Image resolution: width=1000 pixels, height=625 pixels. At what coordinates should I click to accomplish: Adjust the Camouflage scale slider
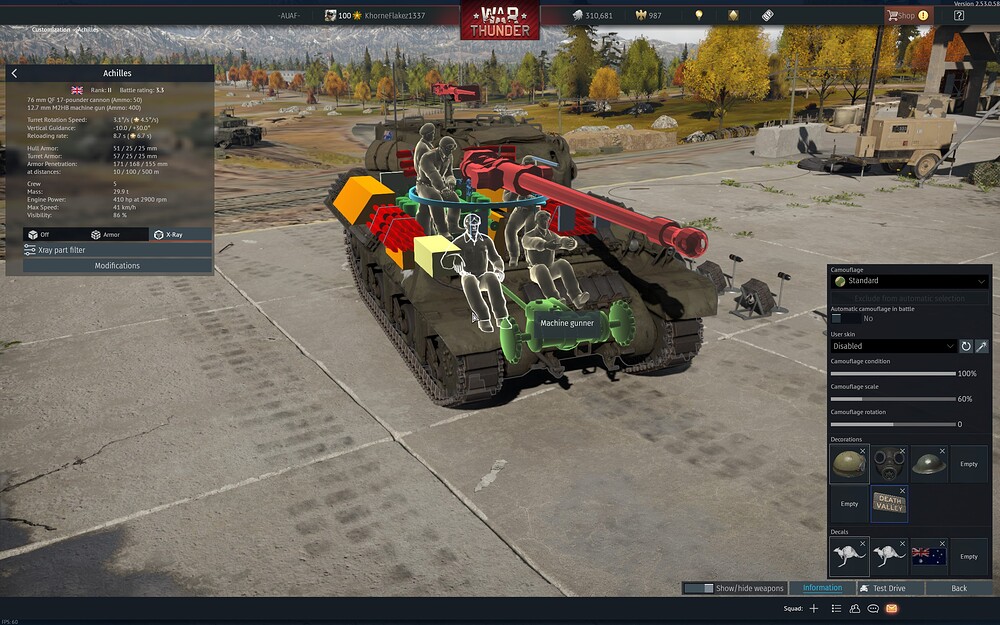coord(893,399)
